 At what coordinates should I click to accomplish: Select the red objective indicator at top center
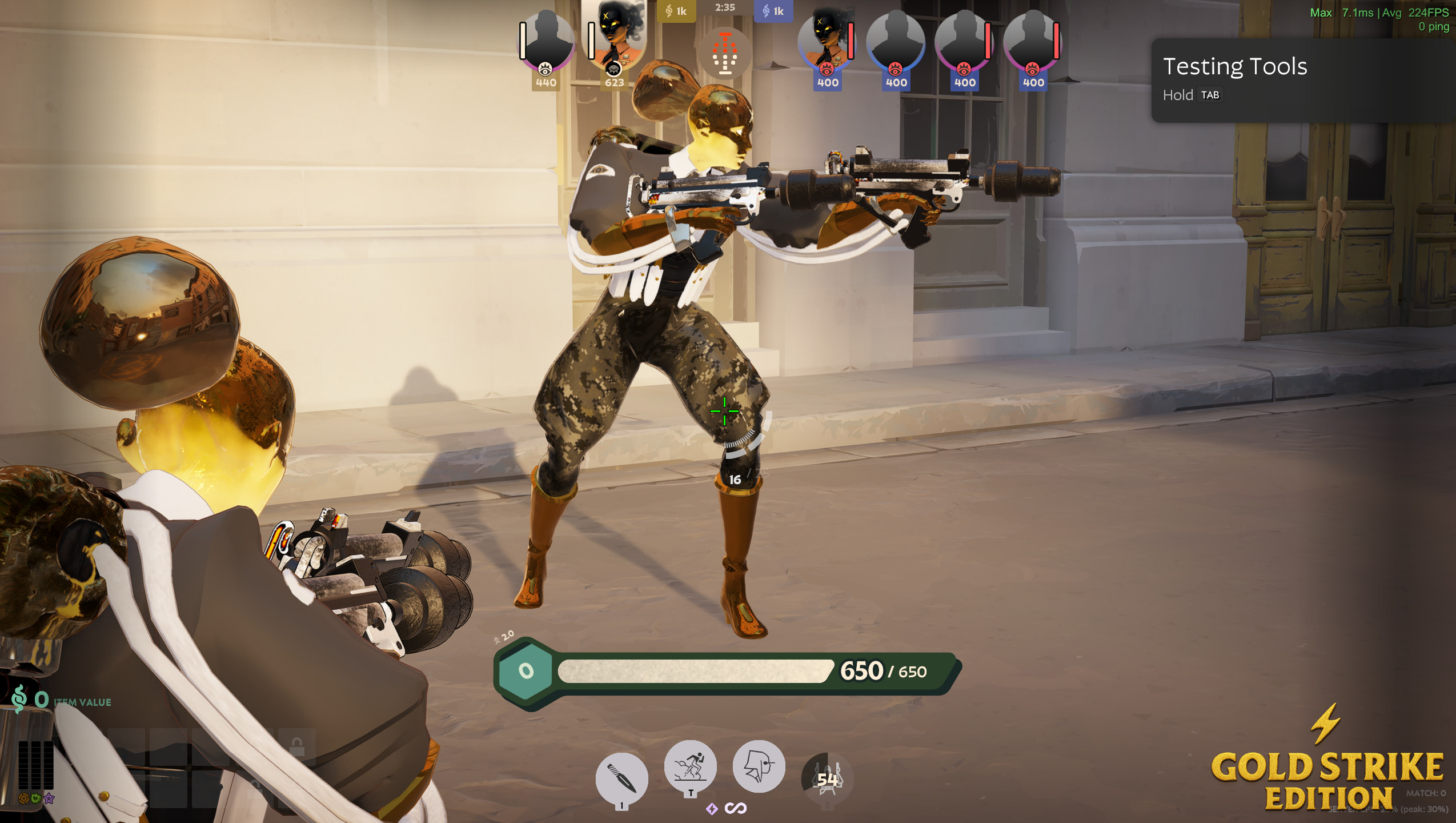click(725, 53)
